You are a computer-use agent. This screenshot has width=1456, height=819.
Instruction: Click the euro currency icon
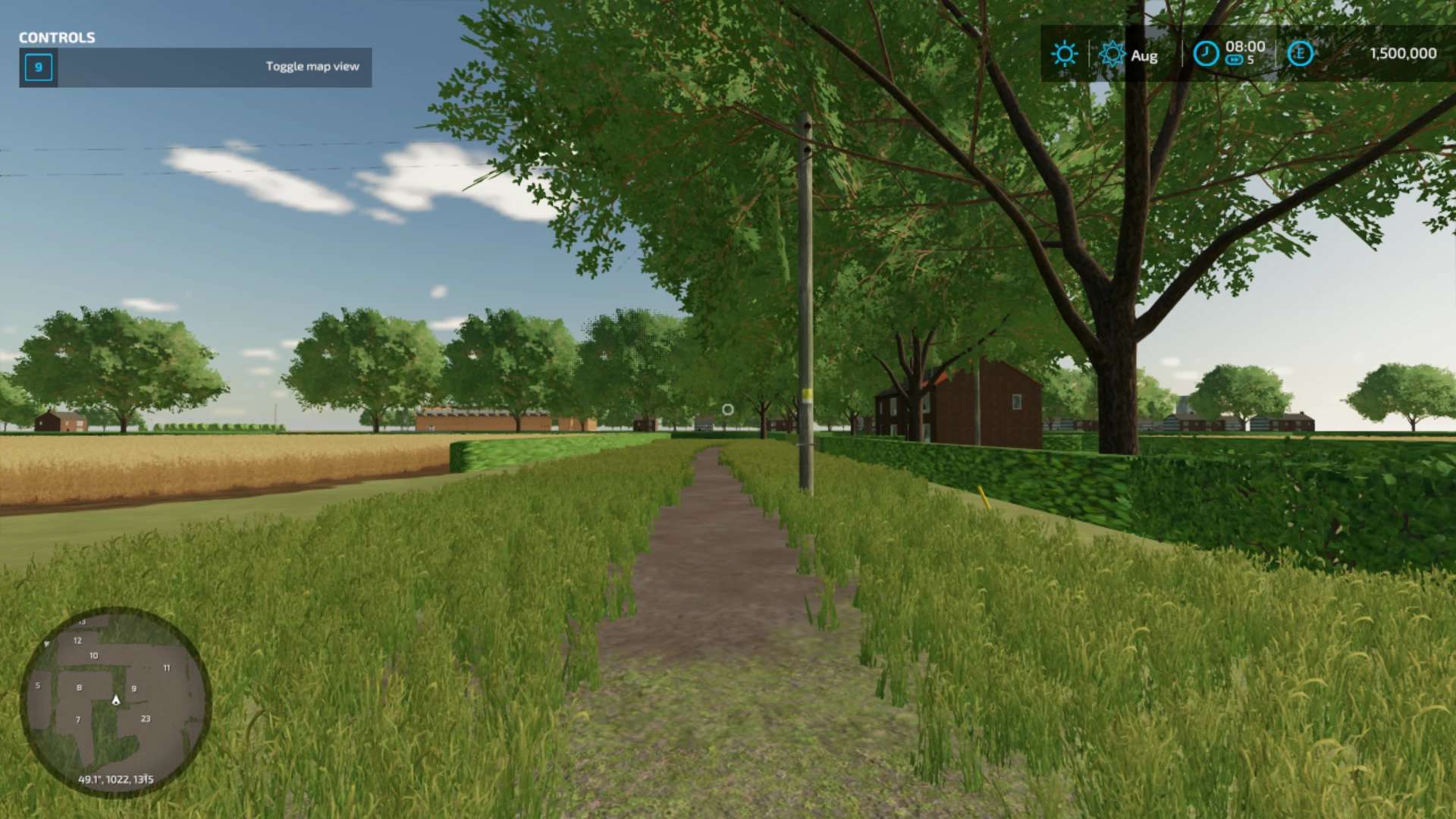[1300, 53]
